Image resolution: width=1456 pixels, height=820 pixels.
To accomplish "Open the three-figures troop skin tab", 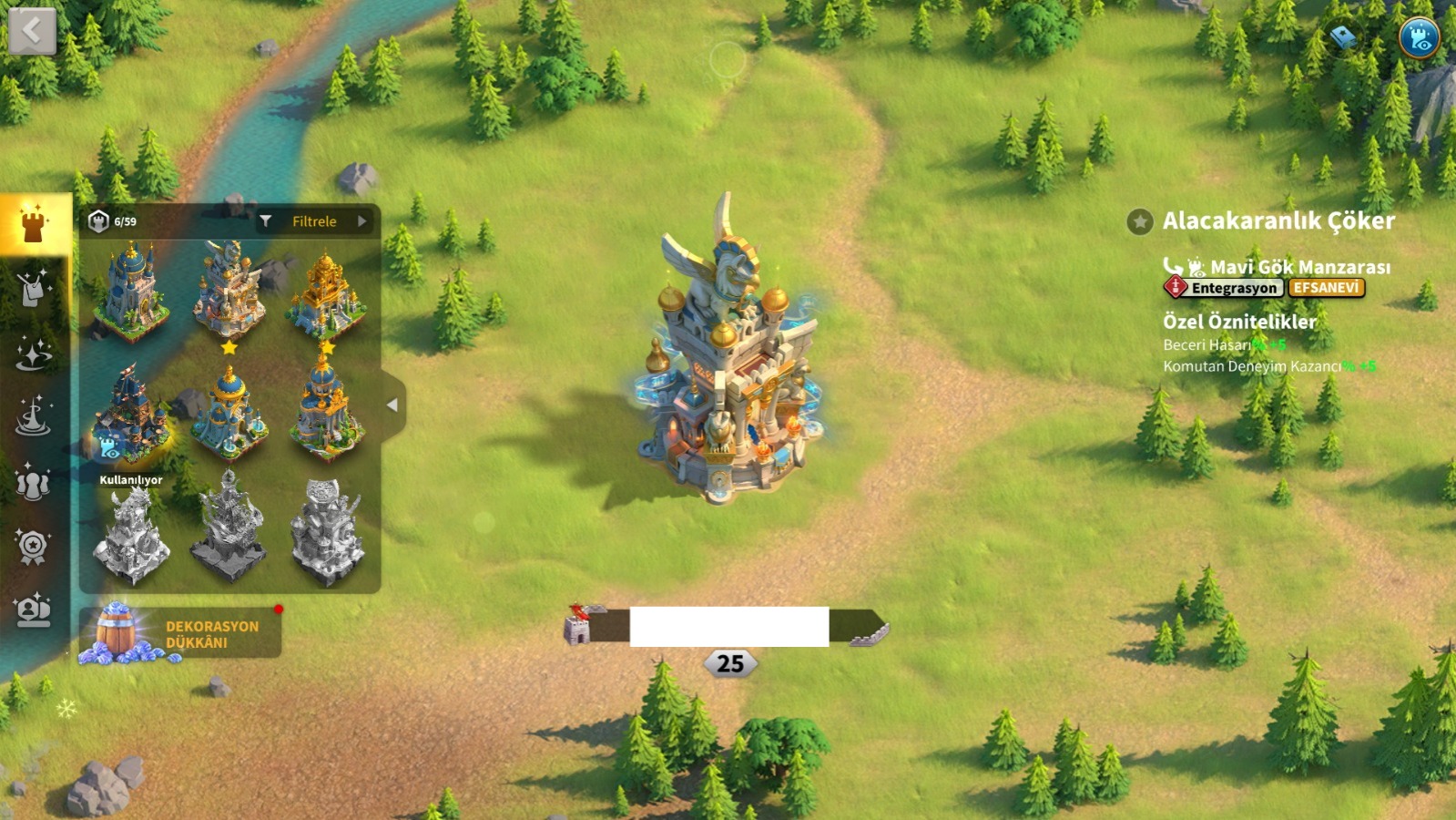I will point(34,483).
